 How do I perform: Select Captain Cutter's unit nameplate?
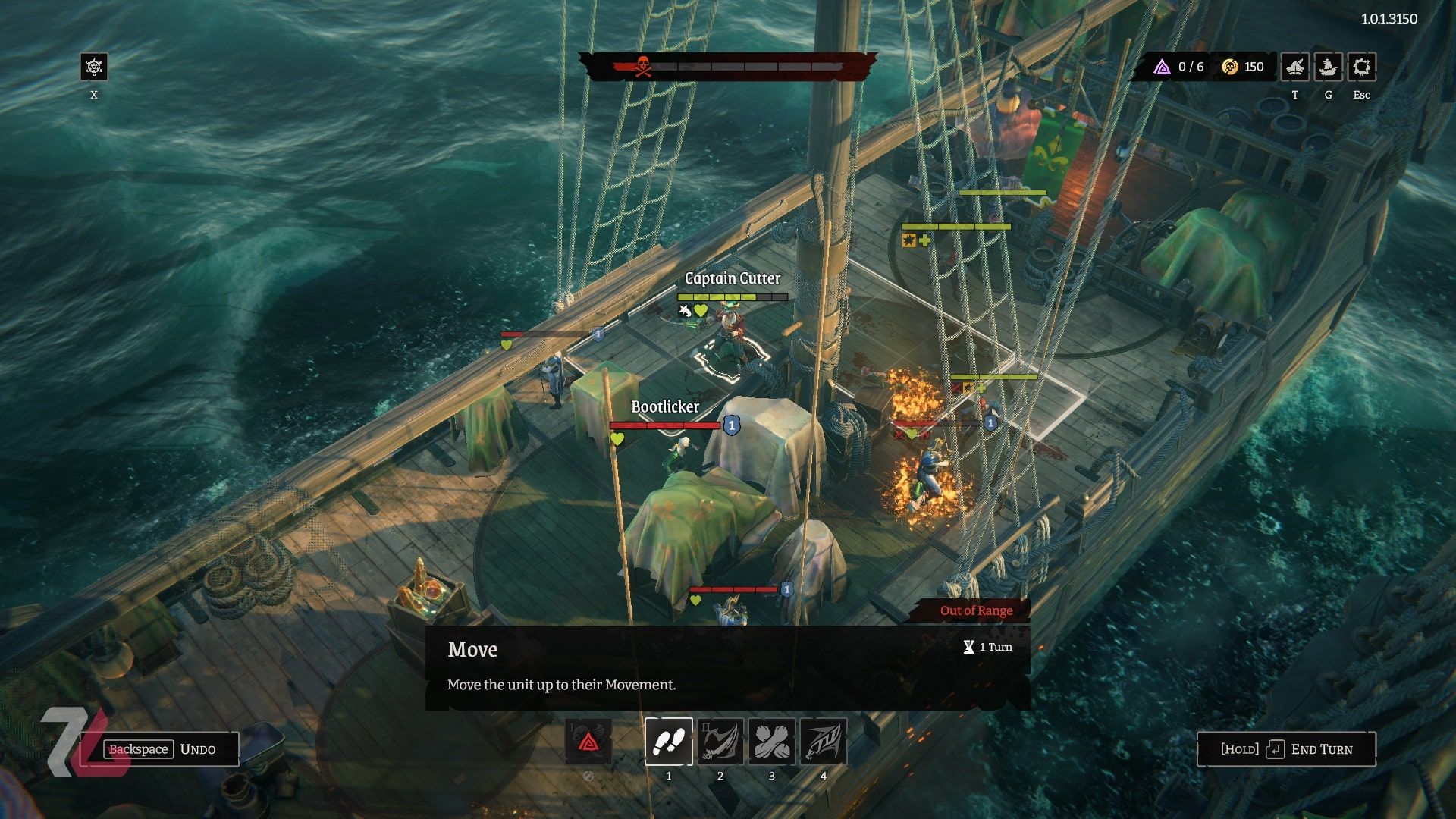(732, 278)
